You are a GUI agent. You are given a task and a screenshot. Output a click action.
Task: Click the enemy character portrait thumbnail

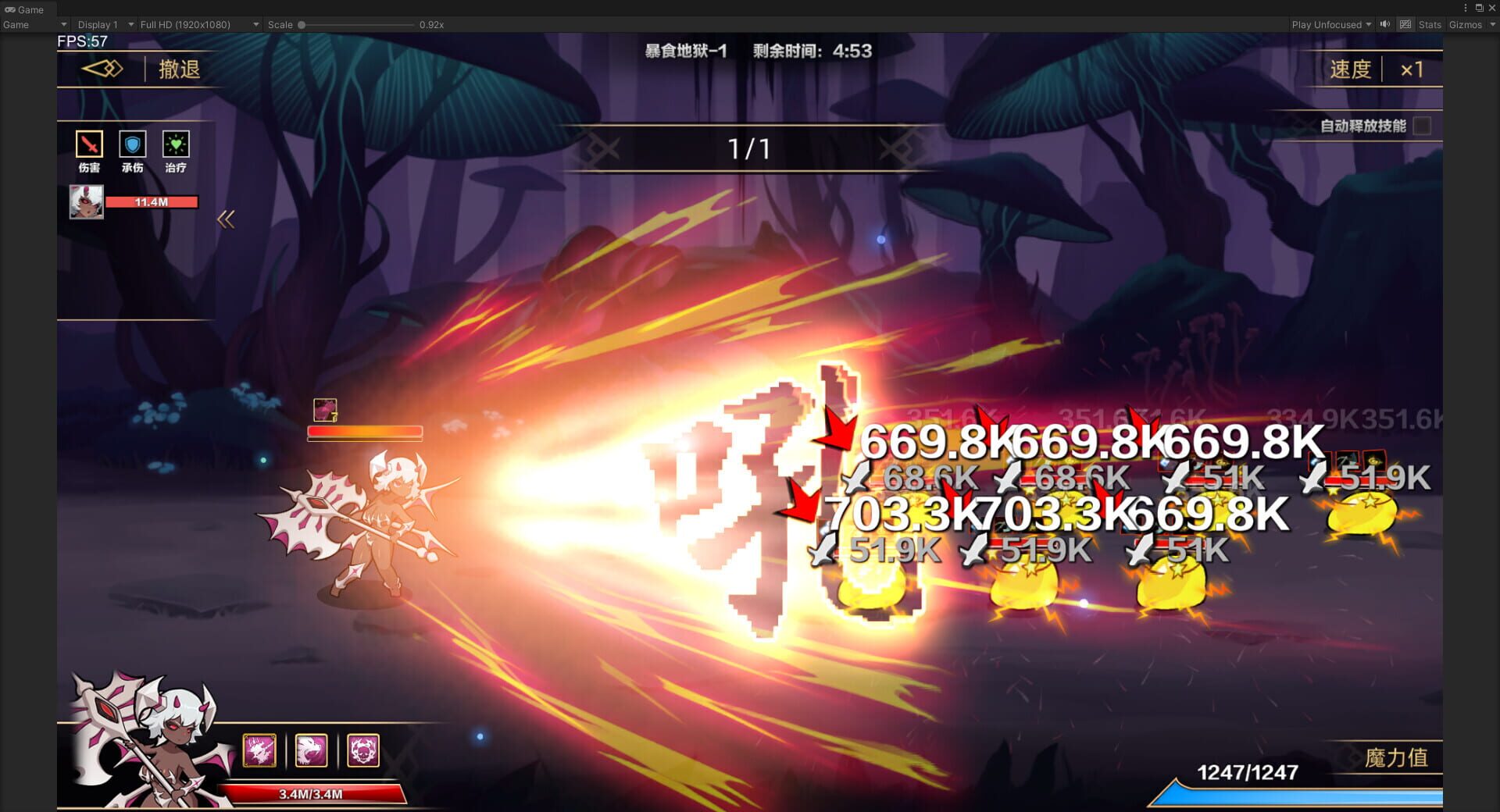point(87,201)
